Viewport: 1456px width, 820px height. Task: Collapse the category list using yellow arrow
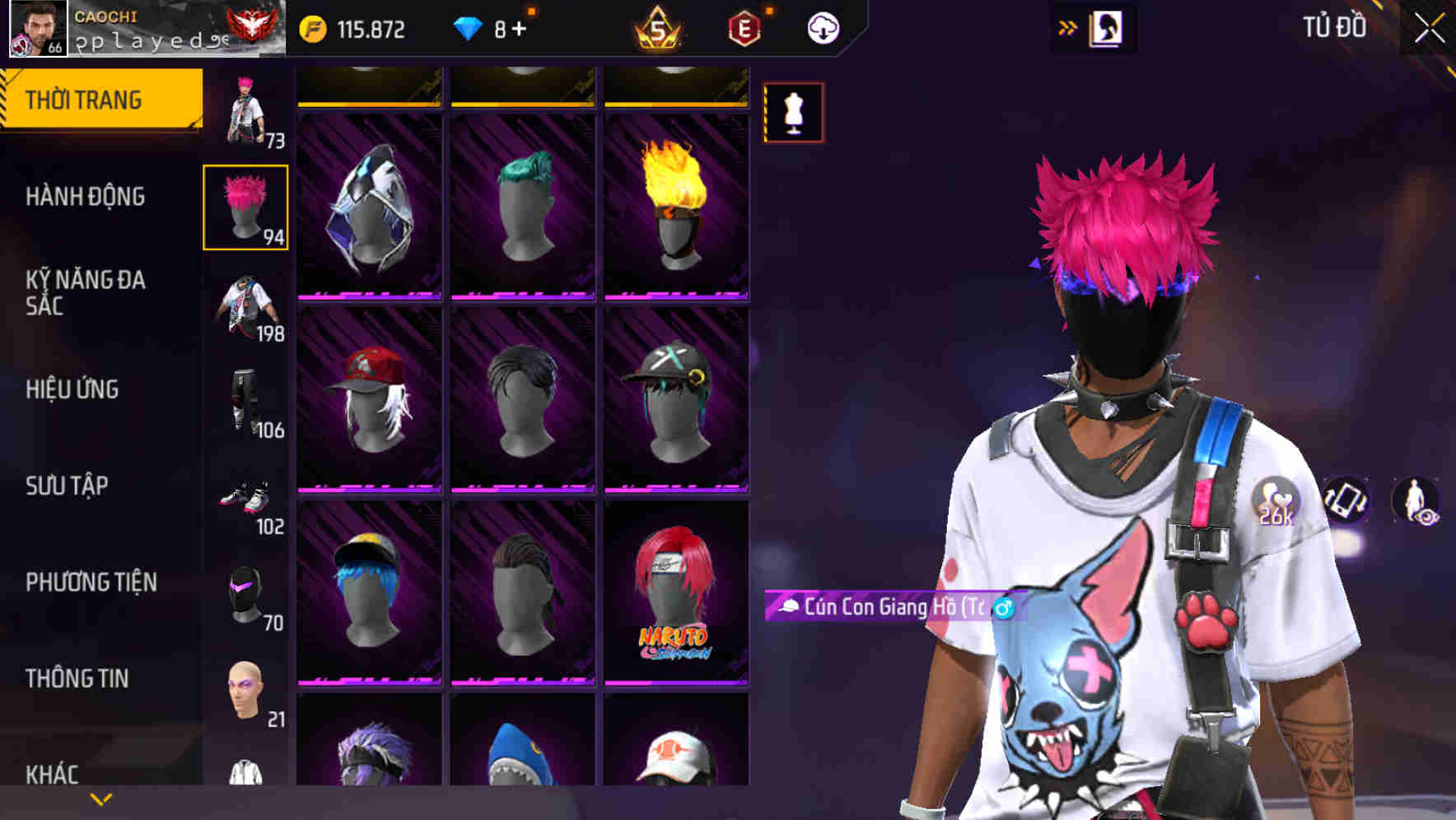point(100,798)
